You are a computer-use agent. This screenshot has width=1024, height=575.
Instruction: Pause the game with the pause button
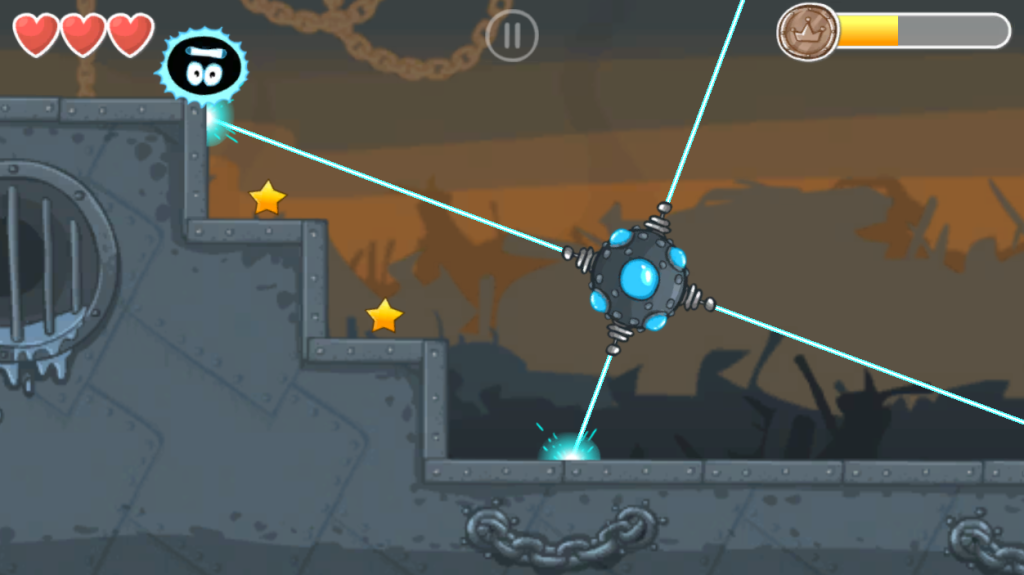512,36
